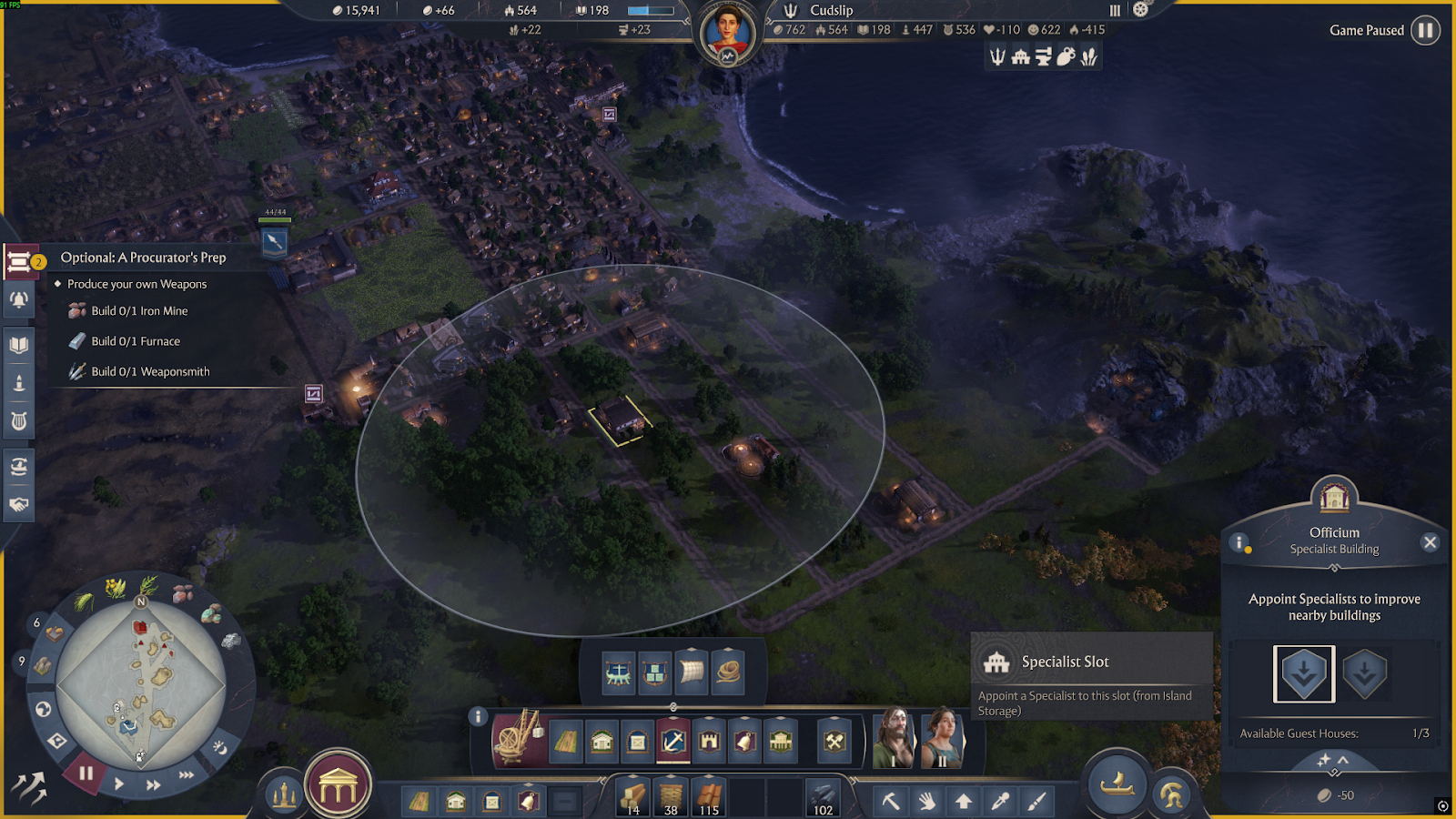The height and width of the screenshot is (819, 1456).
Task: Open the notifications bell on the sidebar
Action: click(18, 299)
